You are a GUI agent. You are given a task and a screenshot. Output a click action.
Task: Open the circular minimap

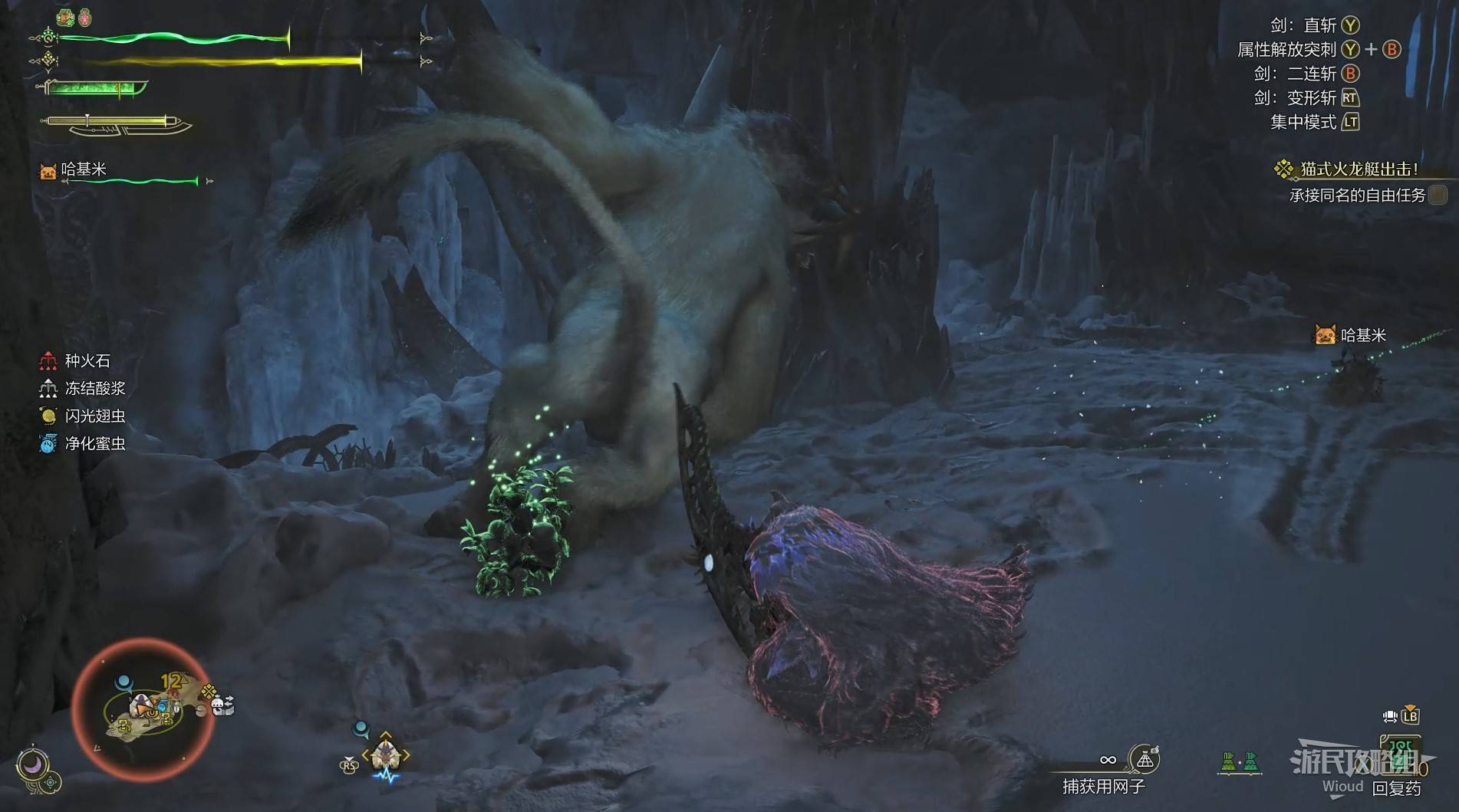click(x=143, y=708)
